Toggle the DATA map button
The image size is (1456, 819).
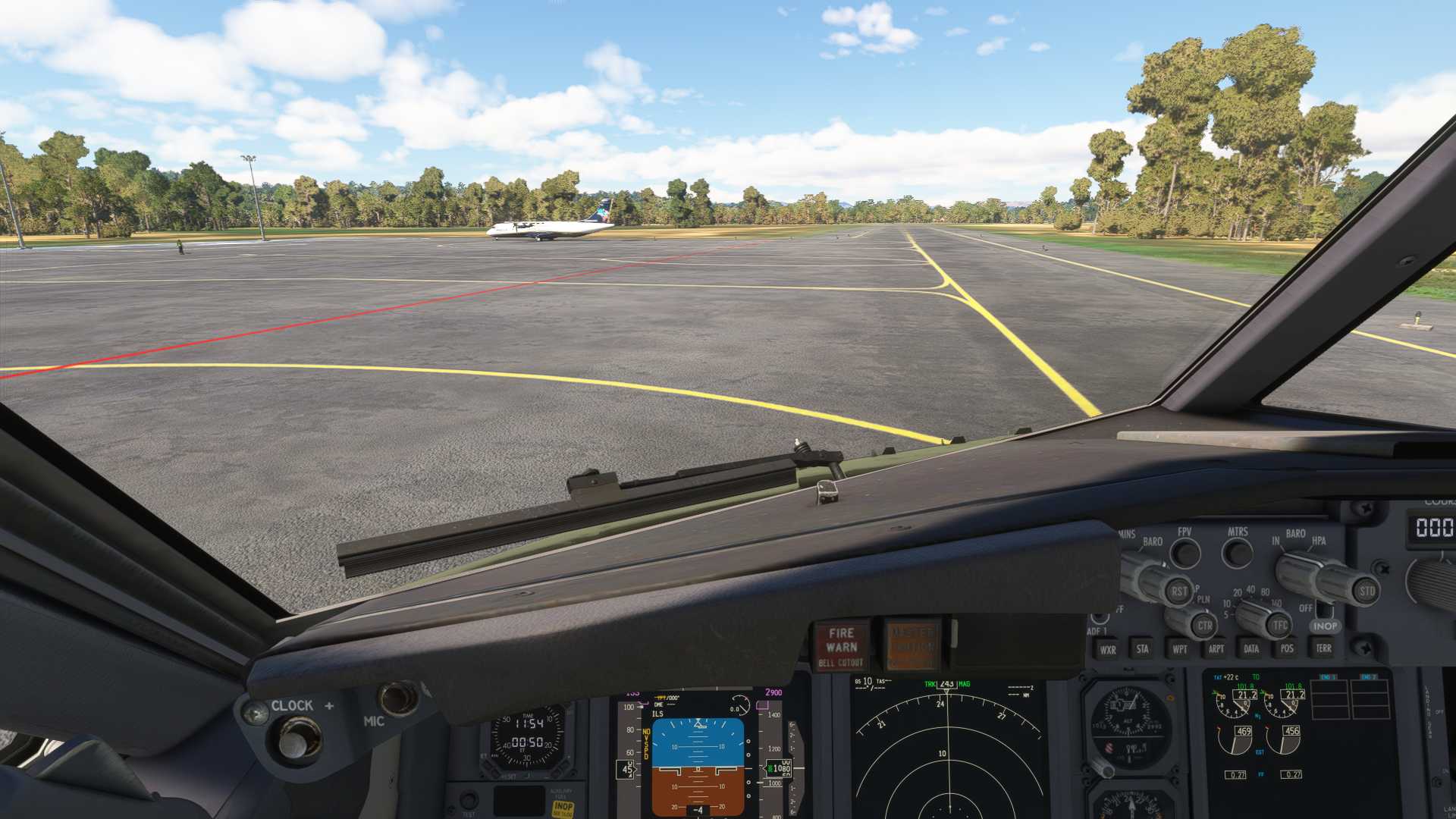(x=1251, y=649)
